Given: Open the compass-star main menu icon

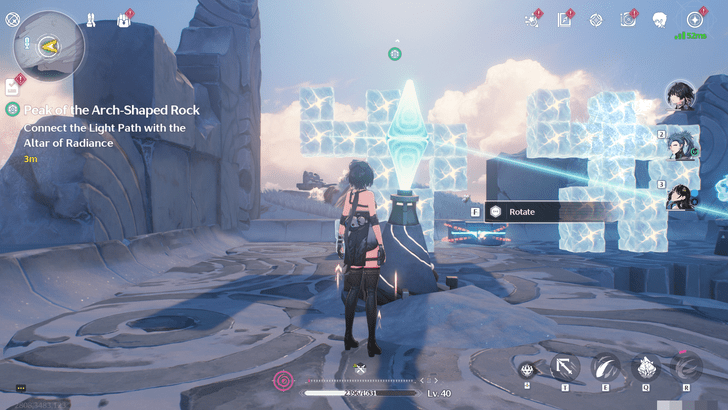Looking at the screenshot, I should [x=694, y=20].
